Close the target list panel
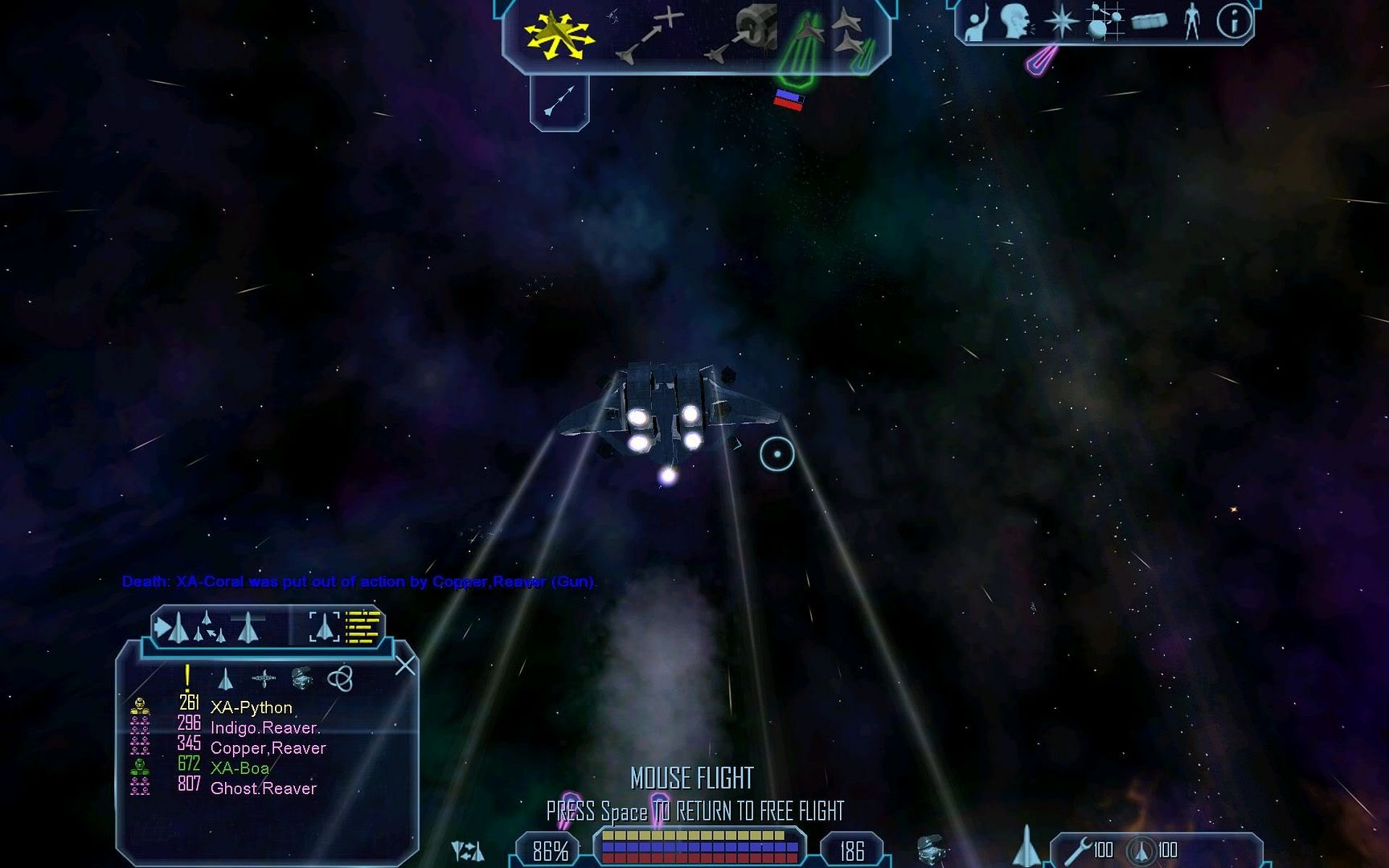Screen dimensions: 1389x868 (x=405, y=665)
